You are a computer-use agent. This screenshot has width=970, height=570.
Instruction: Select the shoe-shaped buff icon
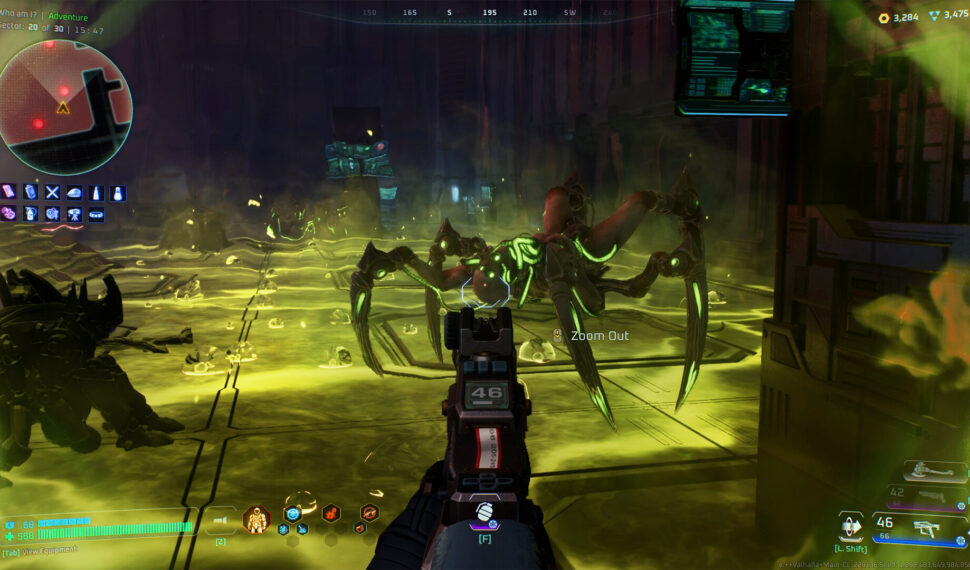coord(74,192)
